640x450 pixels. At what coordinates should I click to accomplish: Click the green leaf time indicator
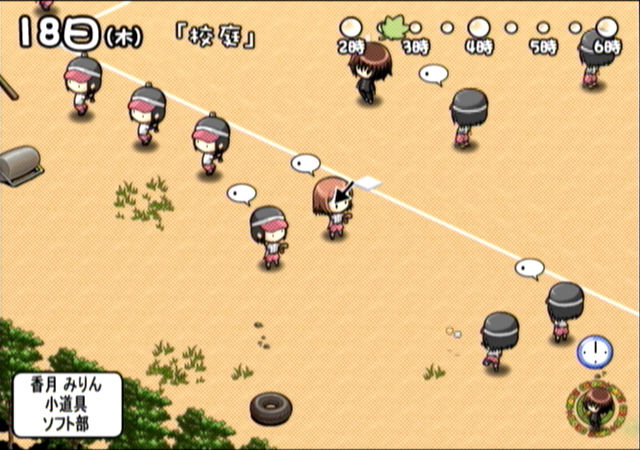(392, 26)
